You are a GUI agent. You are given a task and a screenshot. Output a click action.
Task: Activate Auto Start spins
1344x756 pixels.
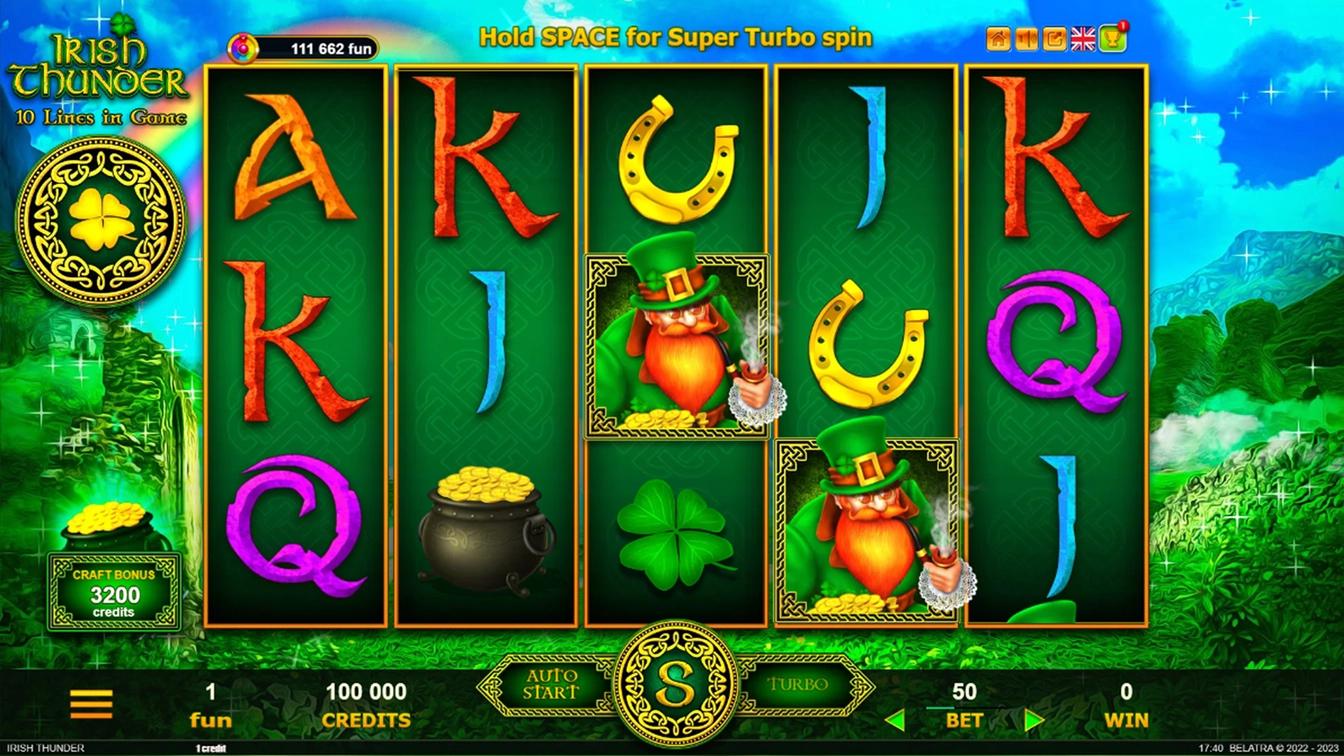pos(551,686)
